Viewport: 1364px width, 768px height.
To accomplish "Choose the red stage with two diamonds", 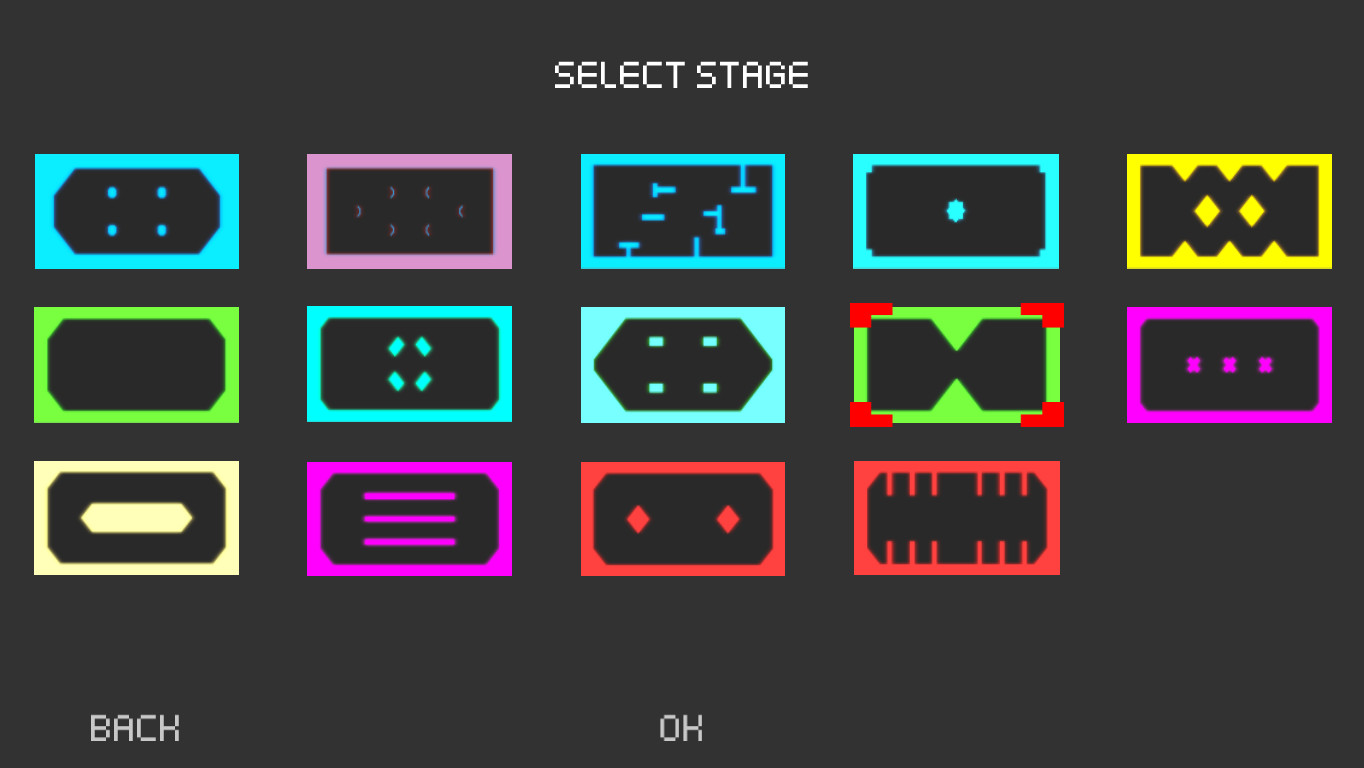I will click(683, 518).
